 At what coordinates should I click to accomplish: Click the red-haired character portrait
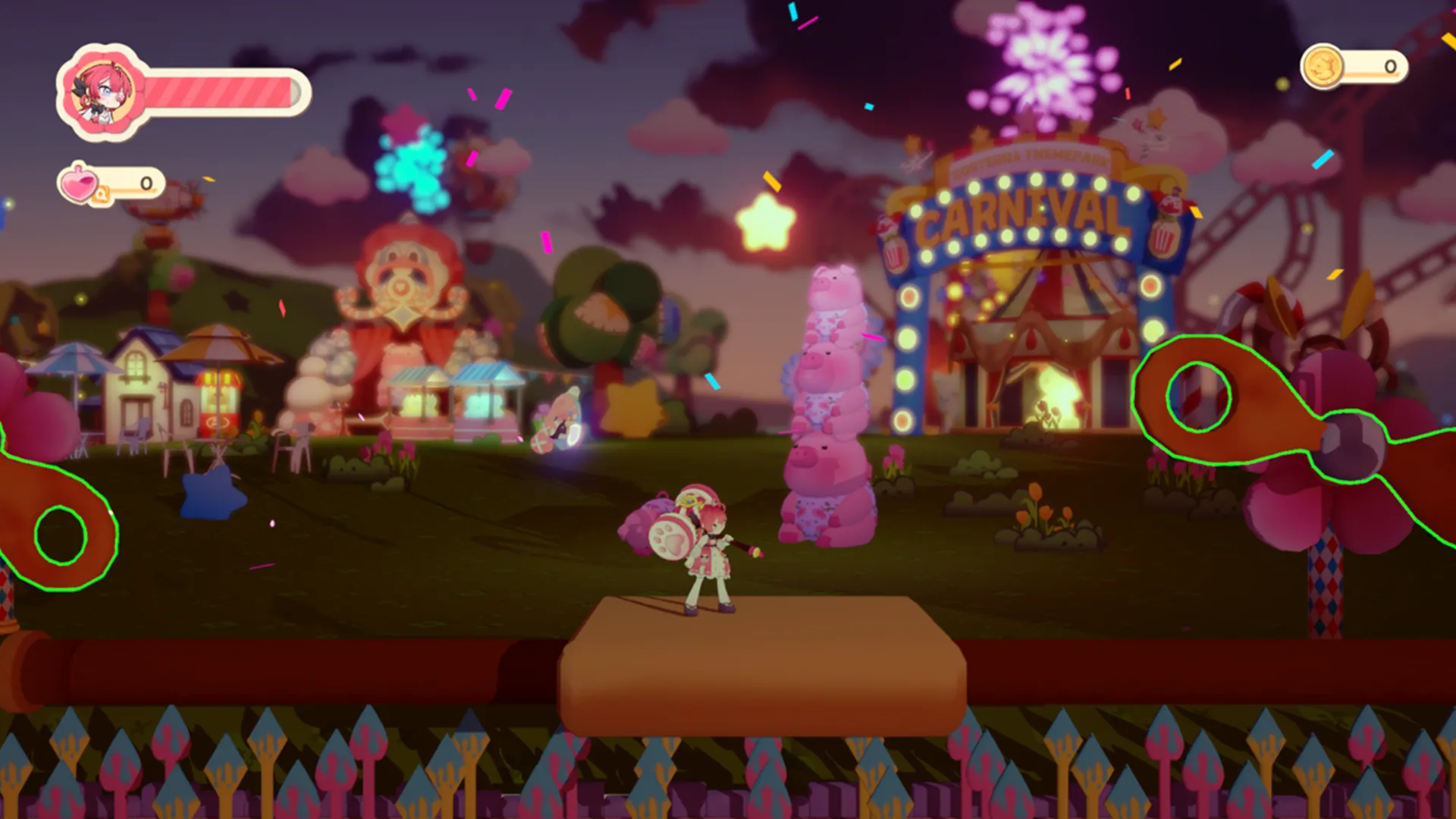click(101, 92)
